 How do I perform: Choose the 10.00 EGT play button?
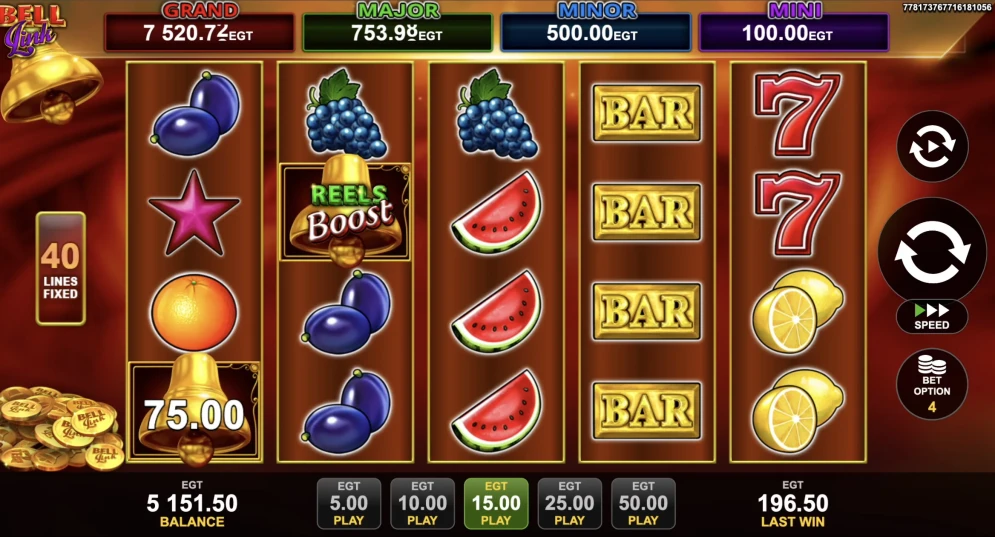point(422,503)
